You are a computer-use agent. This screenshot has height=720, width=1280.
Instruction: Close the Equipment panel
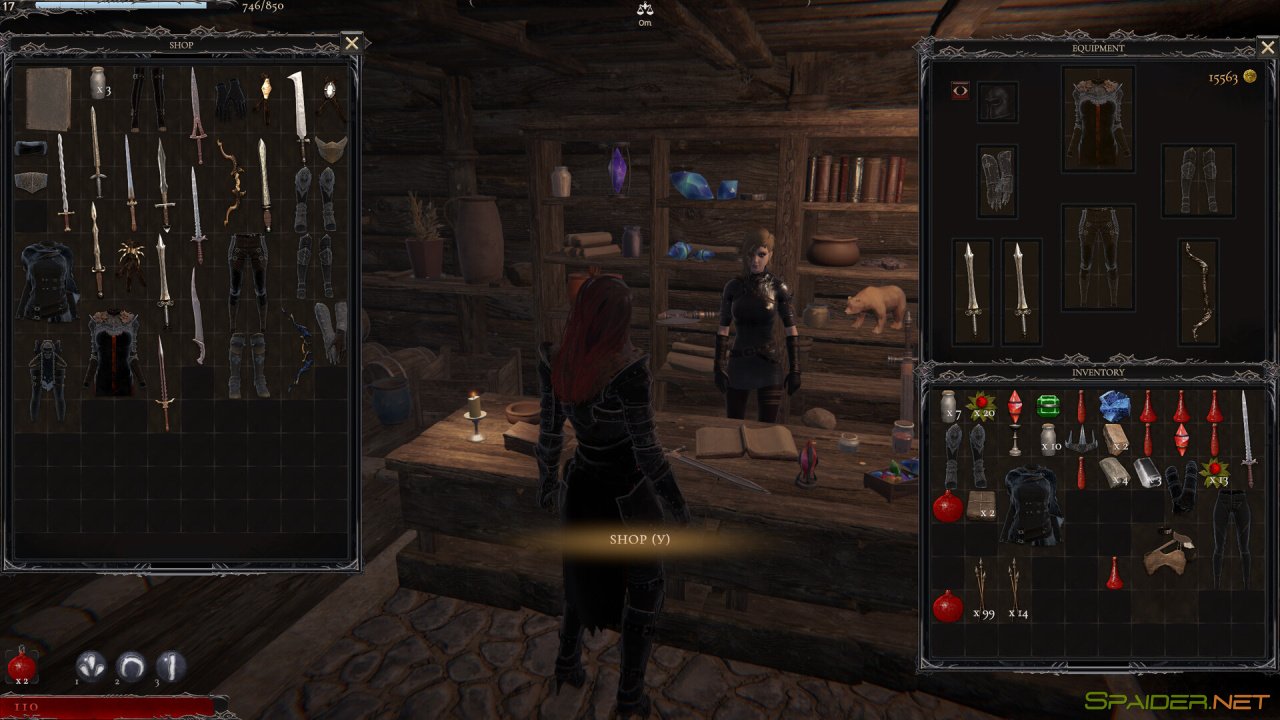[1267, 48]
